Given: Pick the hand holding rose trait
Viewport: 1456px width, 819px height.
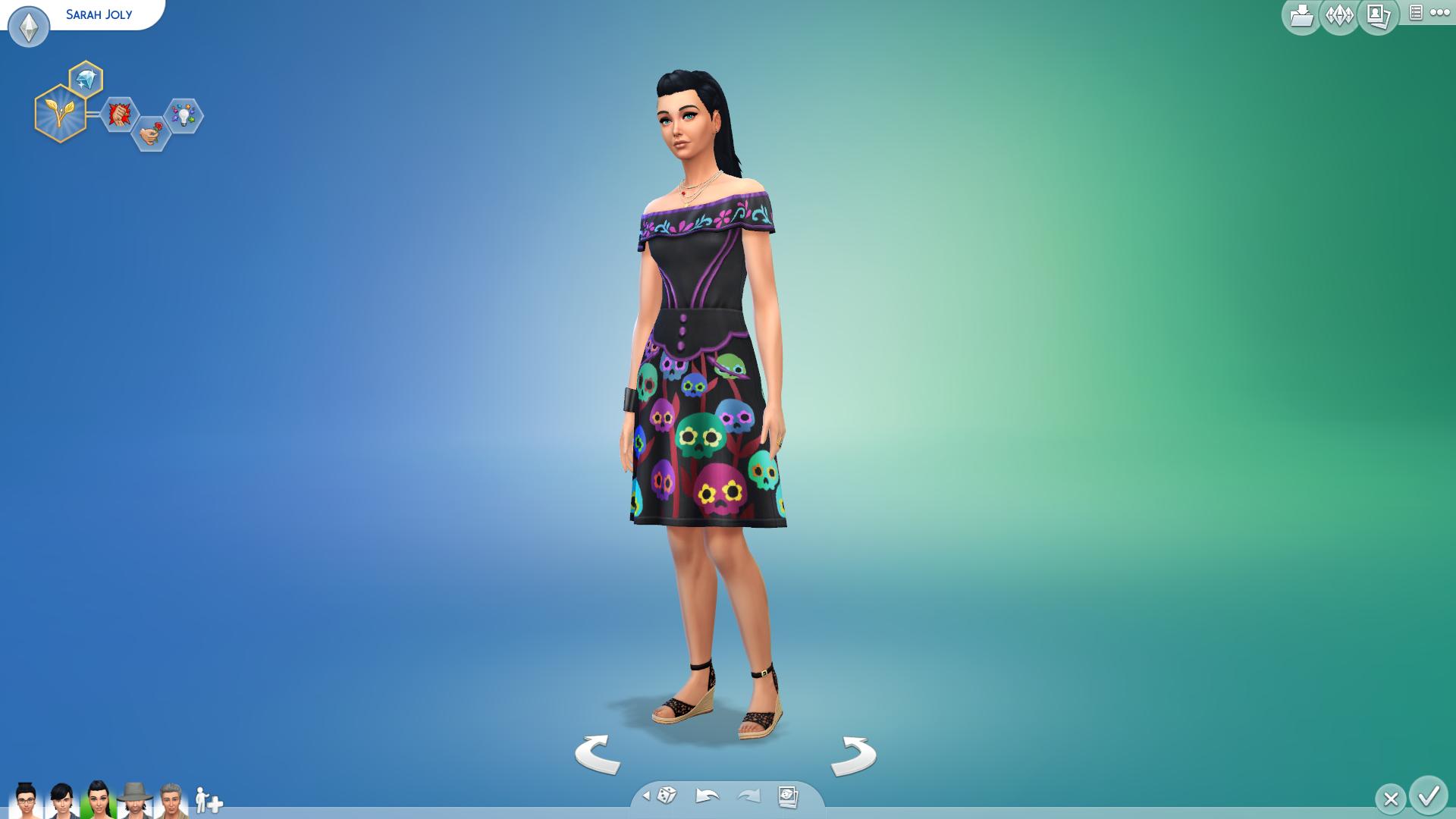Looking at the screenshot, I should [x=150, y=133].
